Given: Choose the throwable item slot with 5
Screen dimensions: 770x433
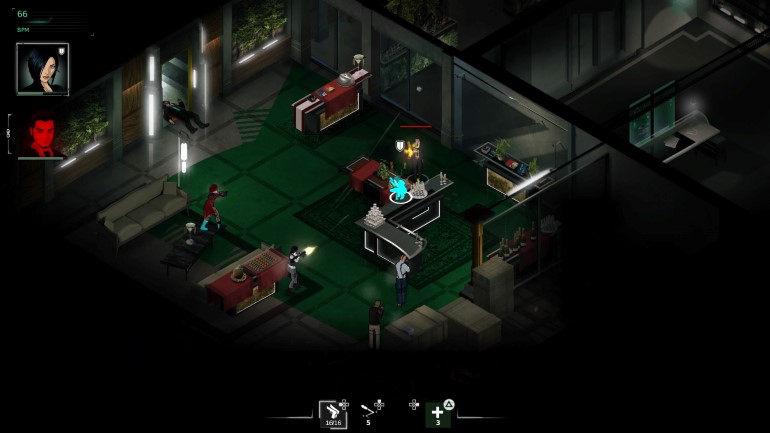Looking at the screenshot, I should [x=369, y=412].
